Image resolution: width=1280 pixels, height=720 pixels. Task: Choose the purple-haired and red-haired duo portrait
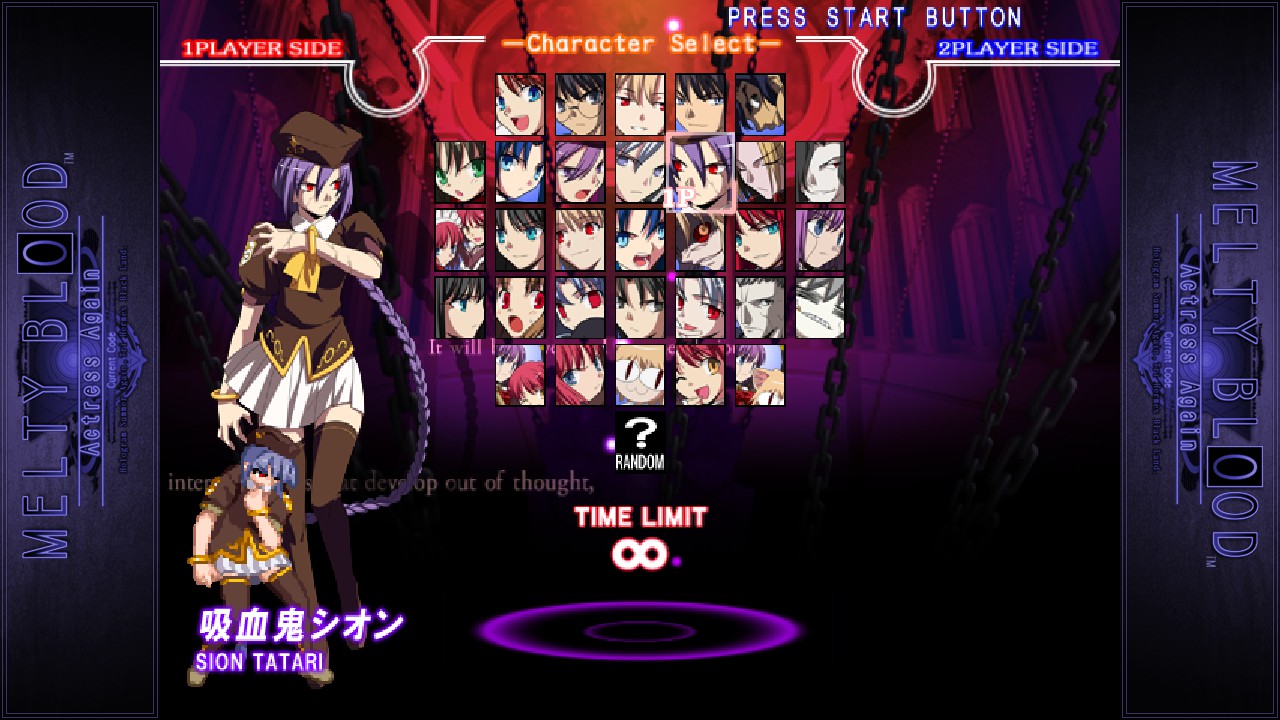pos(520,375)
